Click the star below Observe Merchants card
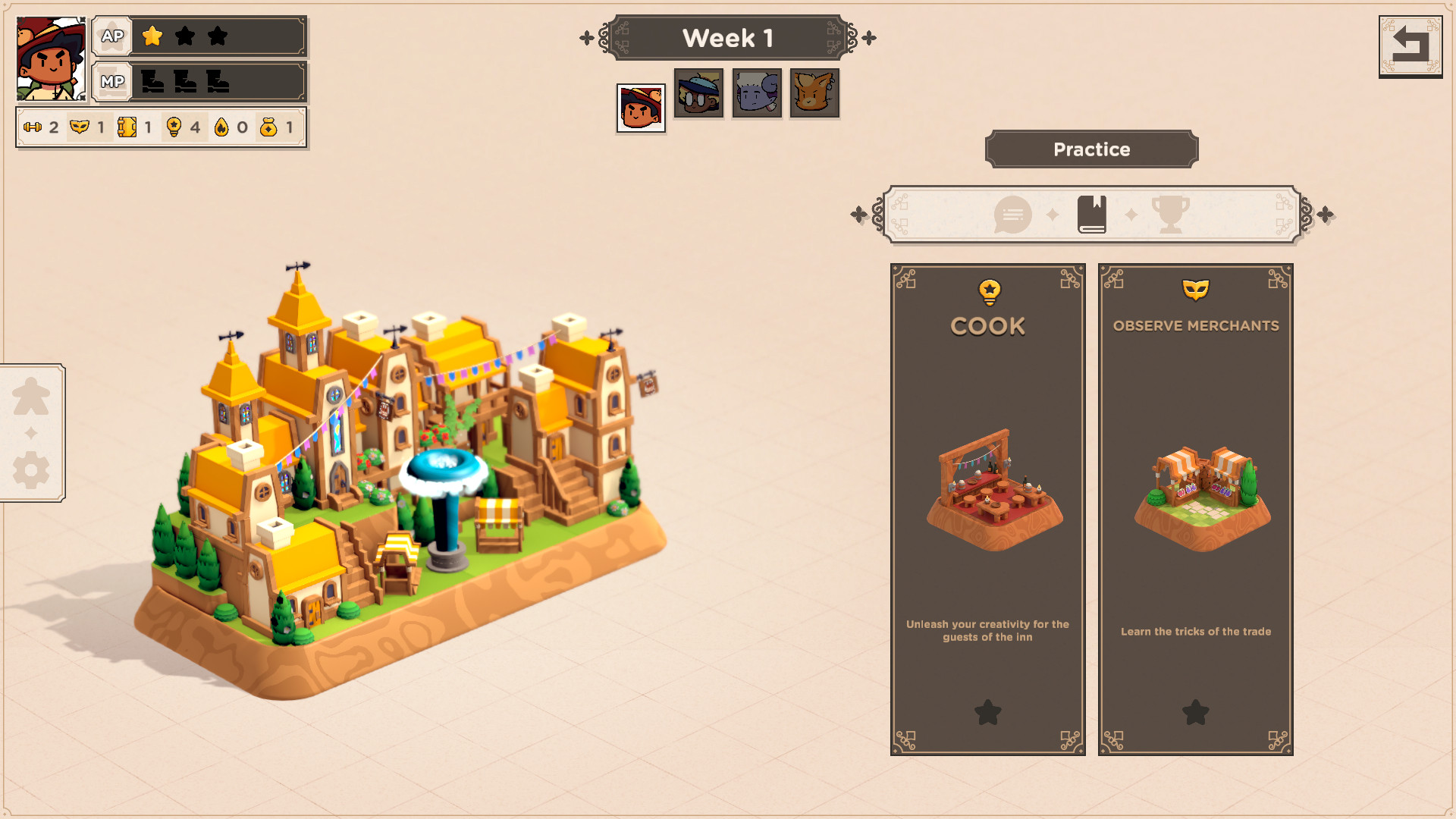This screenshot has width=1456, height=819. pos(1195,714)
